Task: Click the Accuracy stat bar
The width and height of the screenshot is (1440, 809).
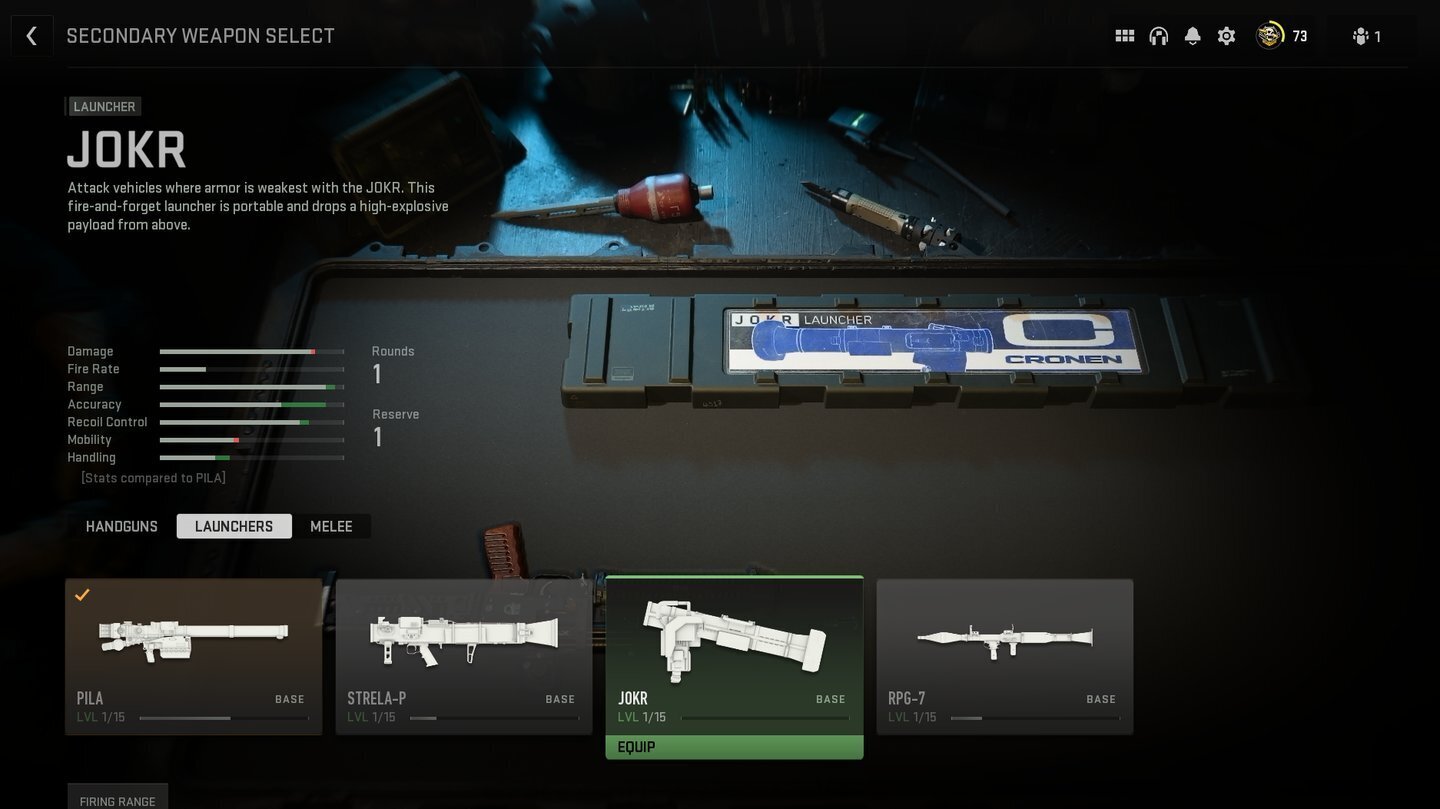Action: point(252,404)
